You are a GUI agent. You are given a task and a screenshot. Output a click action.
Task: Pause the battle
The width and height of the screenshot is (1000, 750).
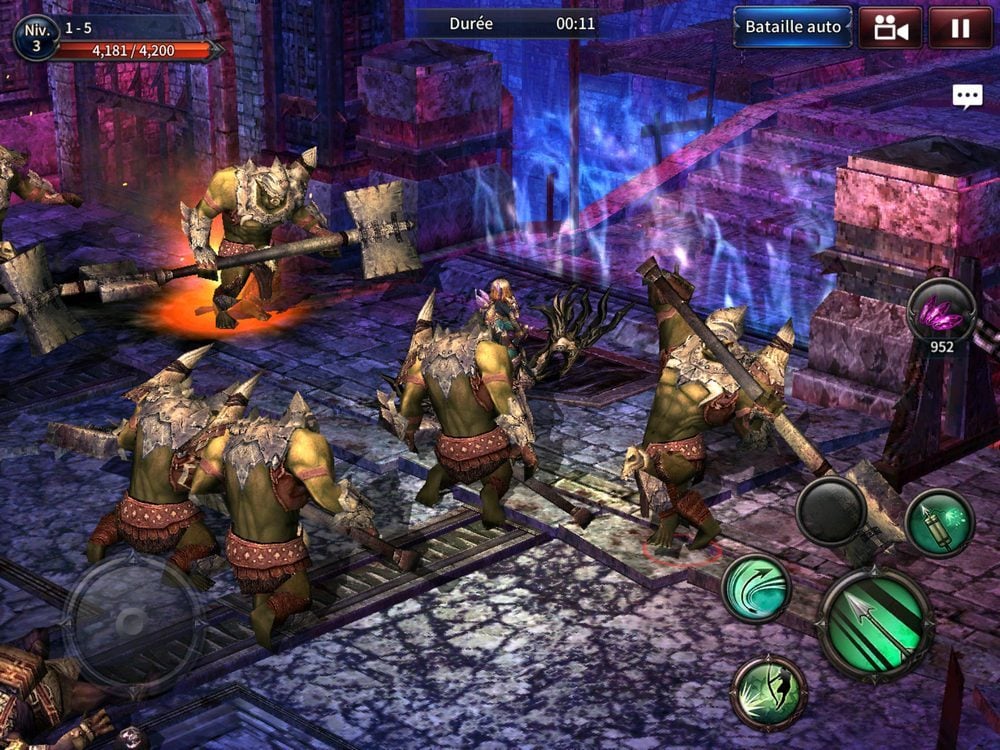point(960,27)
